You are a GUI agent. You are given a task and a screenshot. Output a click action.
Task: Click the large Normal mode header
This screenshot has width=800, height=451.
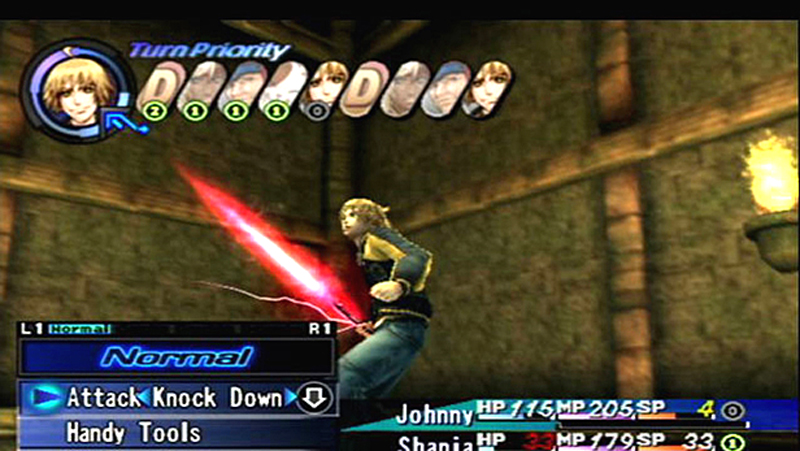pos(176,356)
